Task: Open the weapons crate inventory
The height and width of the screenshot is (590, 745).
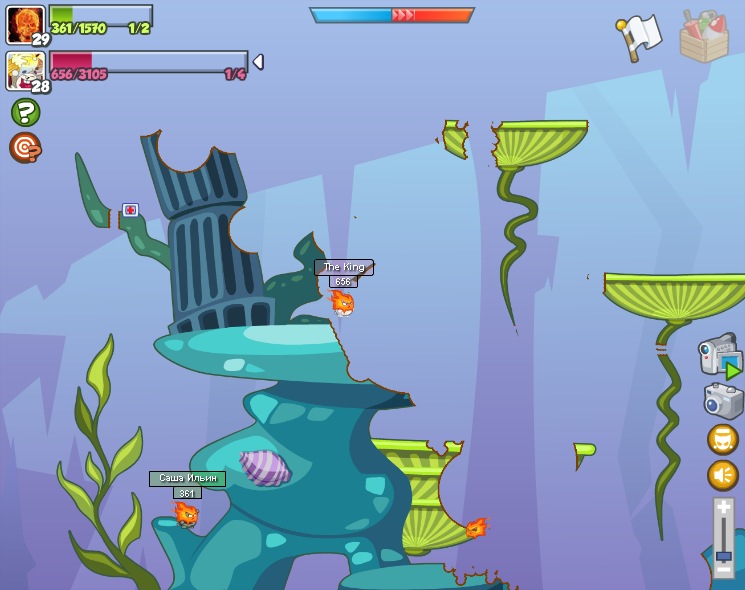Action: [x=704, y=38]
